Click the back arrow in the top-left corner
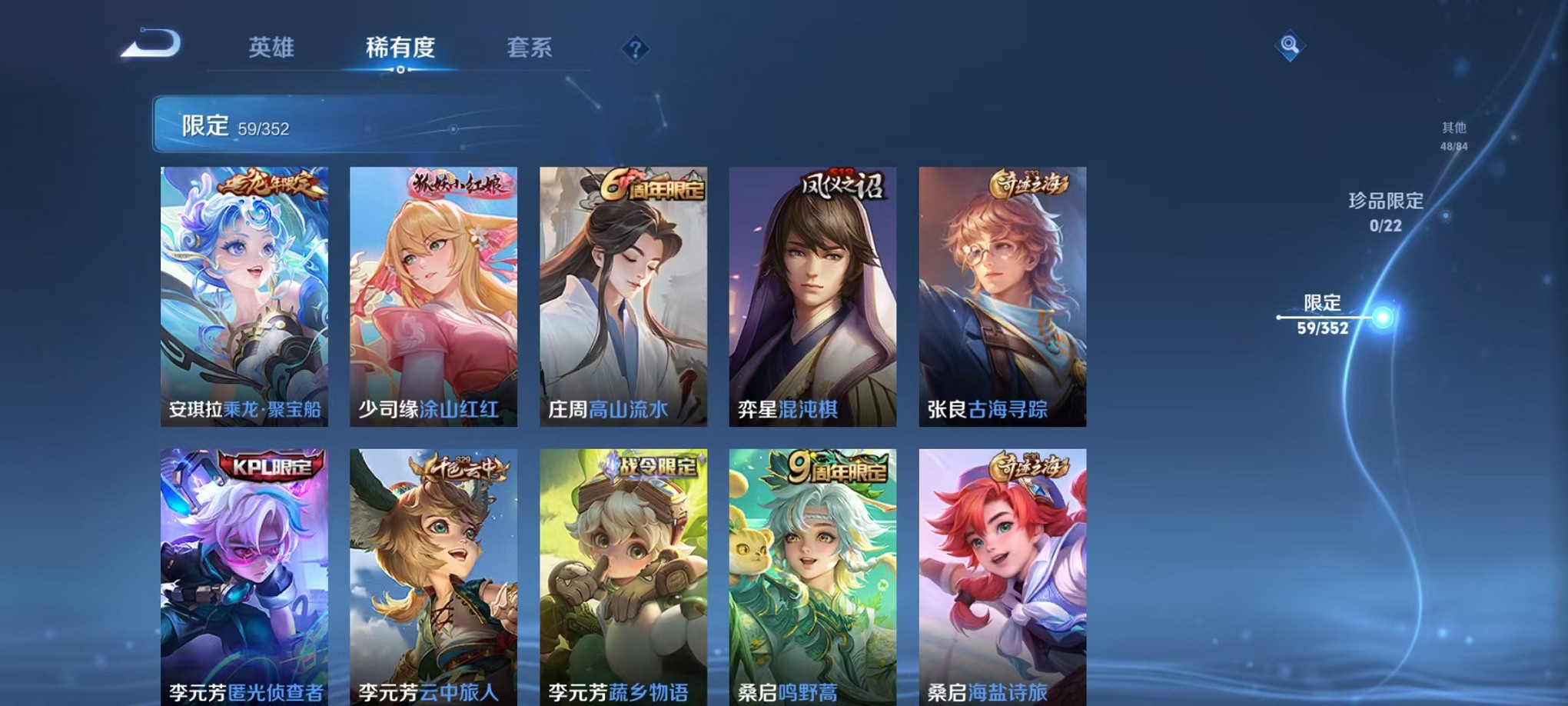 click(150, 44)
